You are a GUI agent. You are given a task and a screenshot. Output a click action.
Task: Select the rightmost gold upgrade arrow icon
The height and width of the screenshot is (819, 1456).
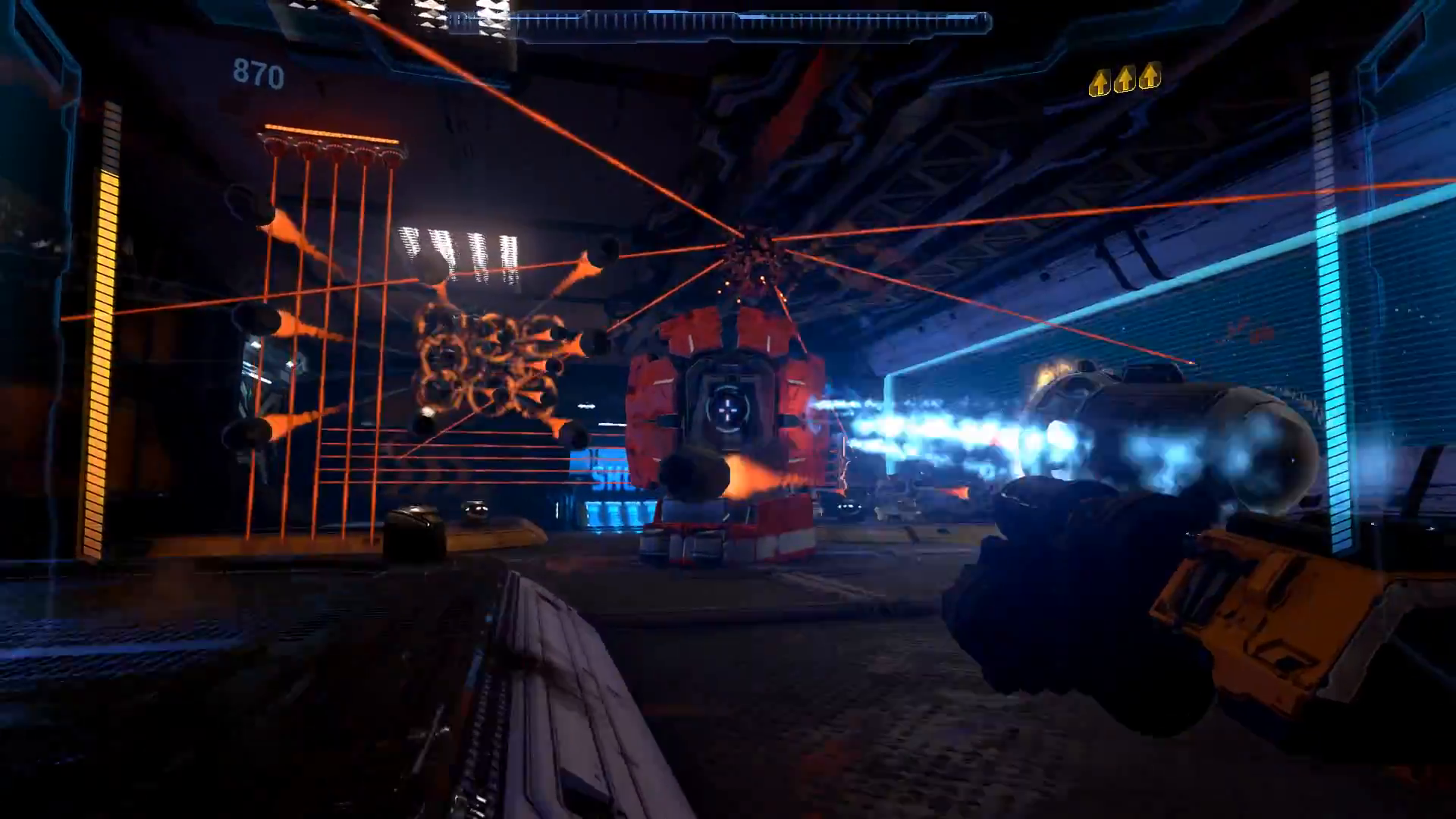coord(1150,77)
